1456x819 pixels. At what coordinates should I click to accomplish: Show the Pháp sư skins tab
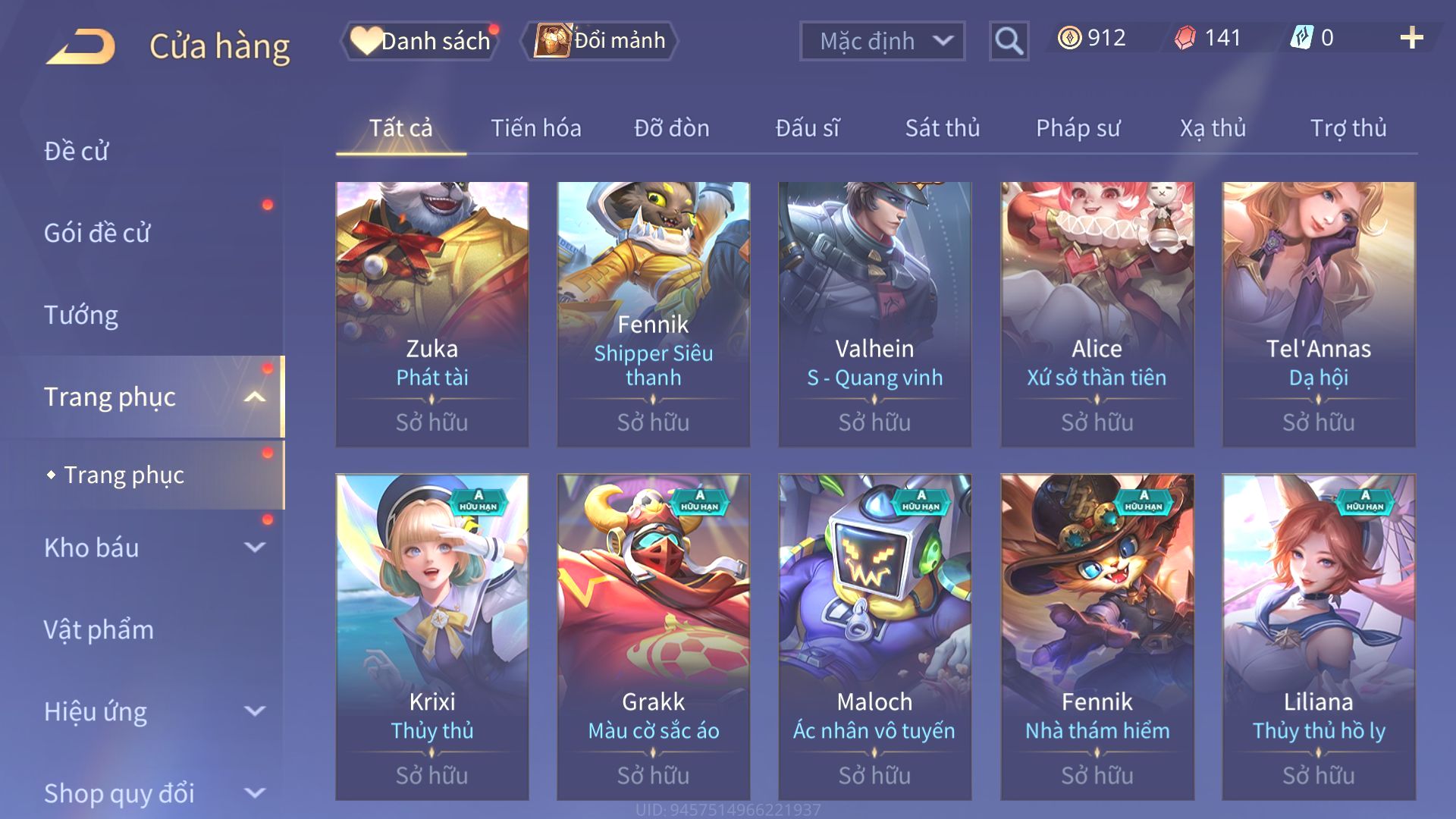(x=1078, y=128)
